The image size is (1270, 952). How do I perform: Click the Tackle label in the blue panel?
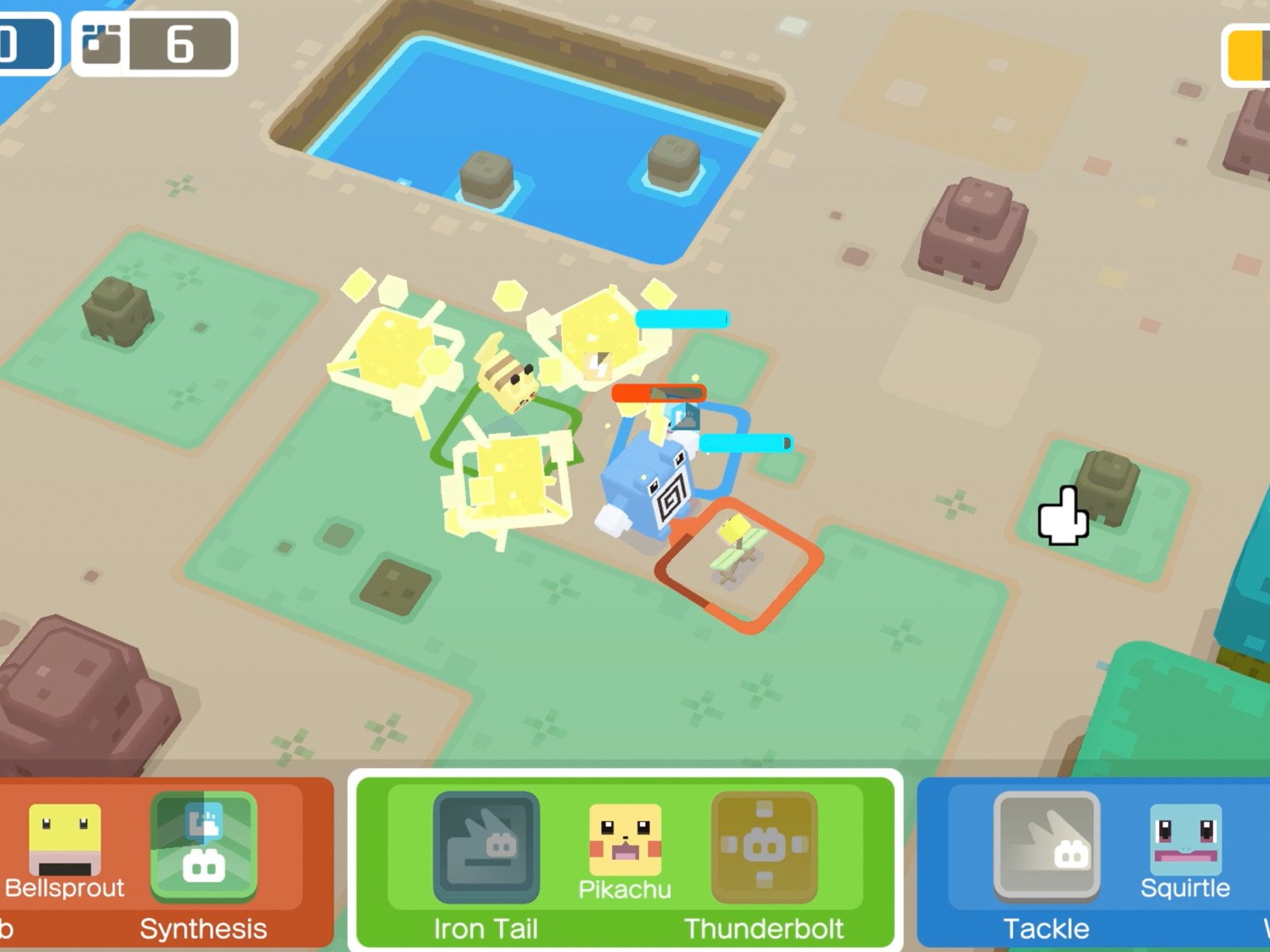click(x=1046, y=928)
